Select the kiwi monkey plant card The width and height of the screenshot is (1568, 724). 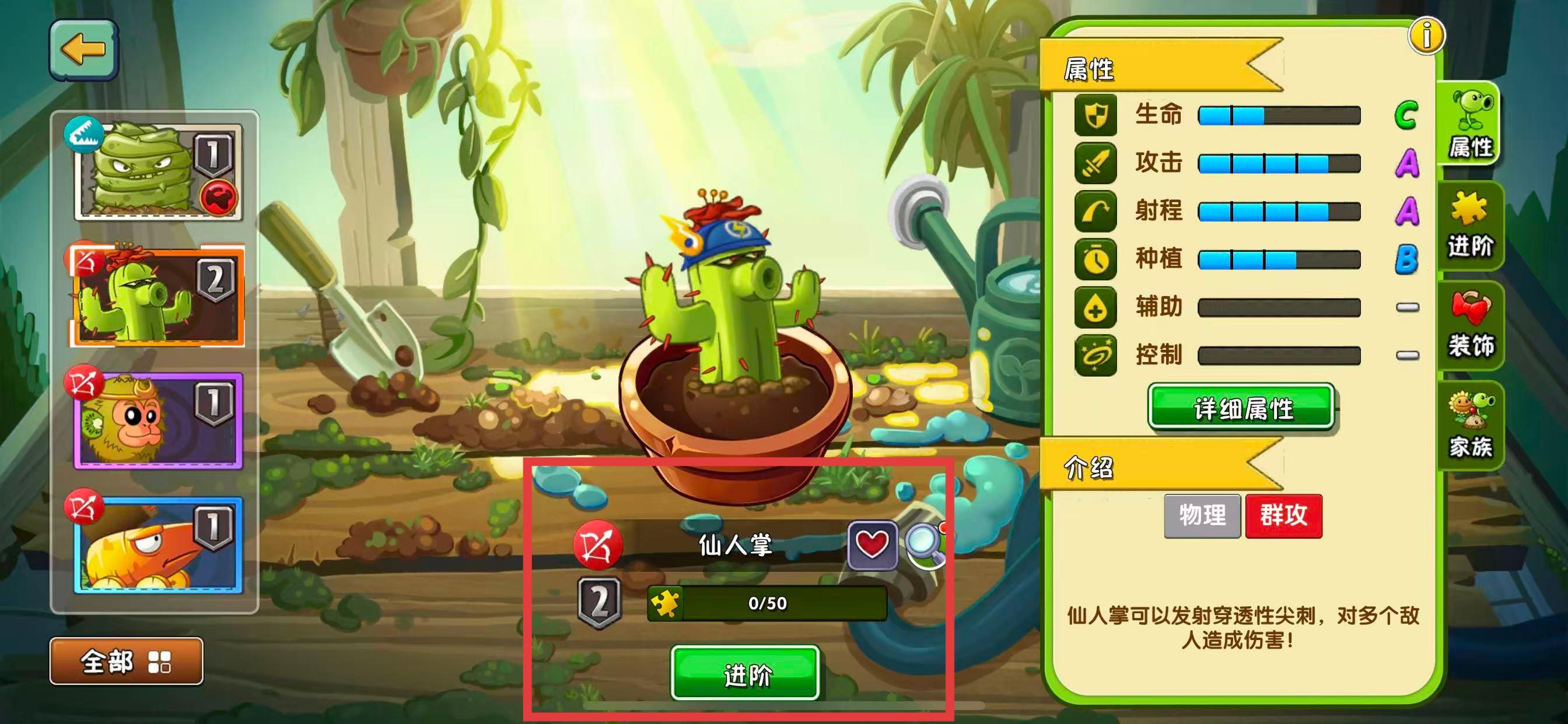(x=158, y=421)
